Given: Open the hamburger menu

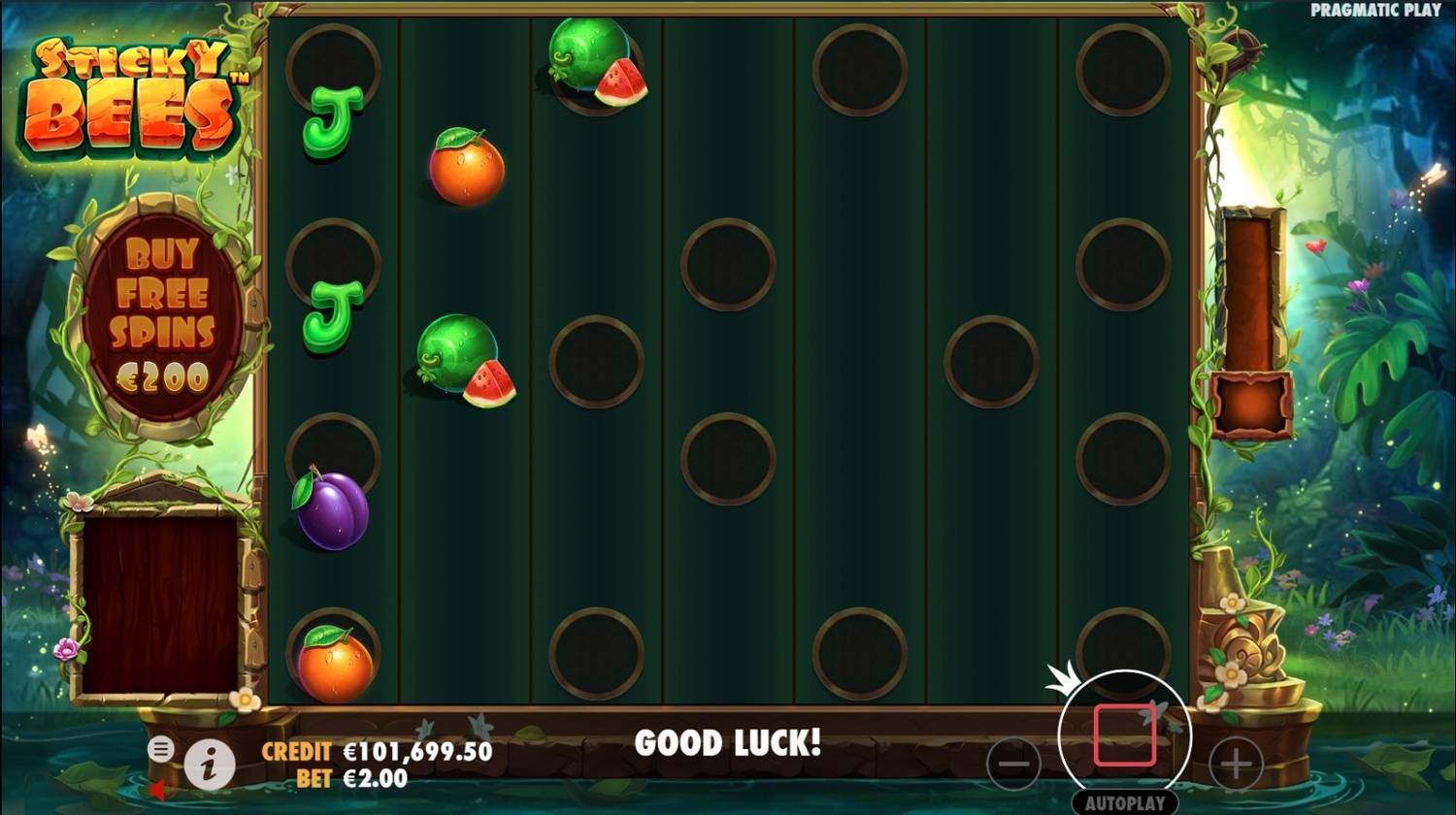Looking at the screenshot, I should click(x=161, y=748).
